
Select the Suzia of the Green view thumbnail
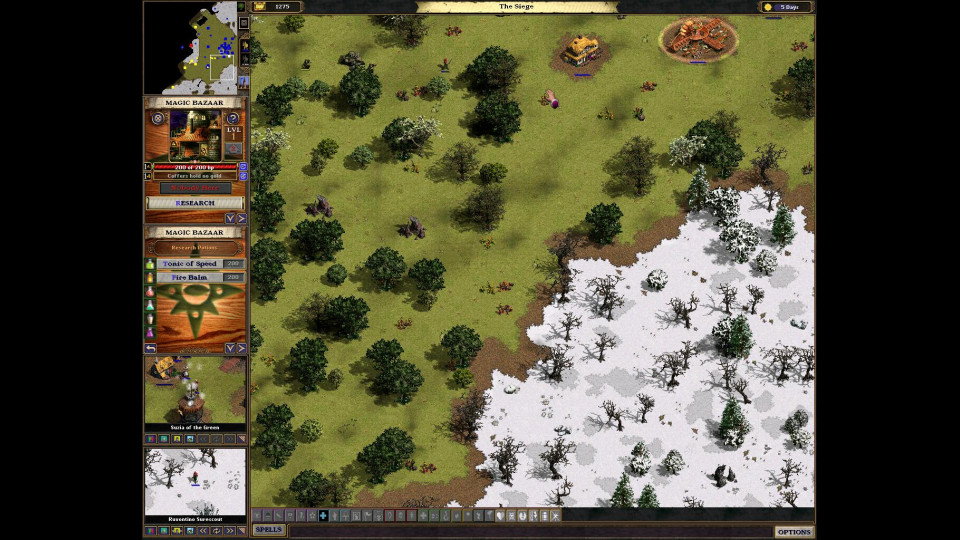coord(195,391)
